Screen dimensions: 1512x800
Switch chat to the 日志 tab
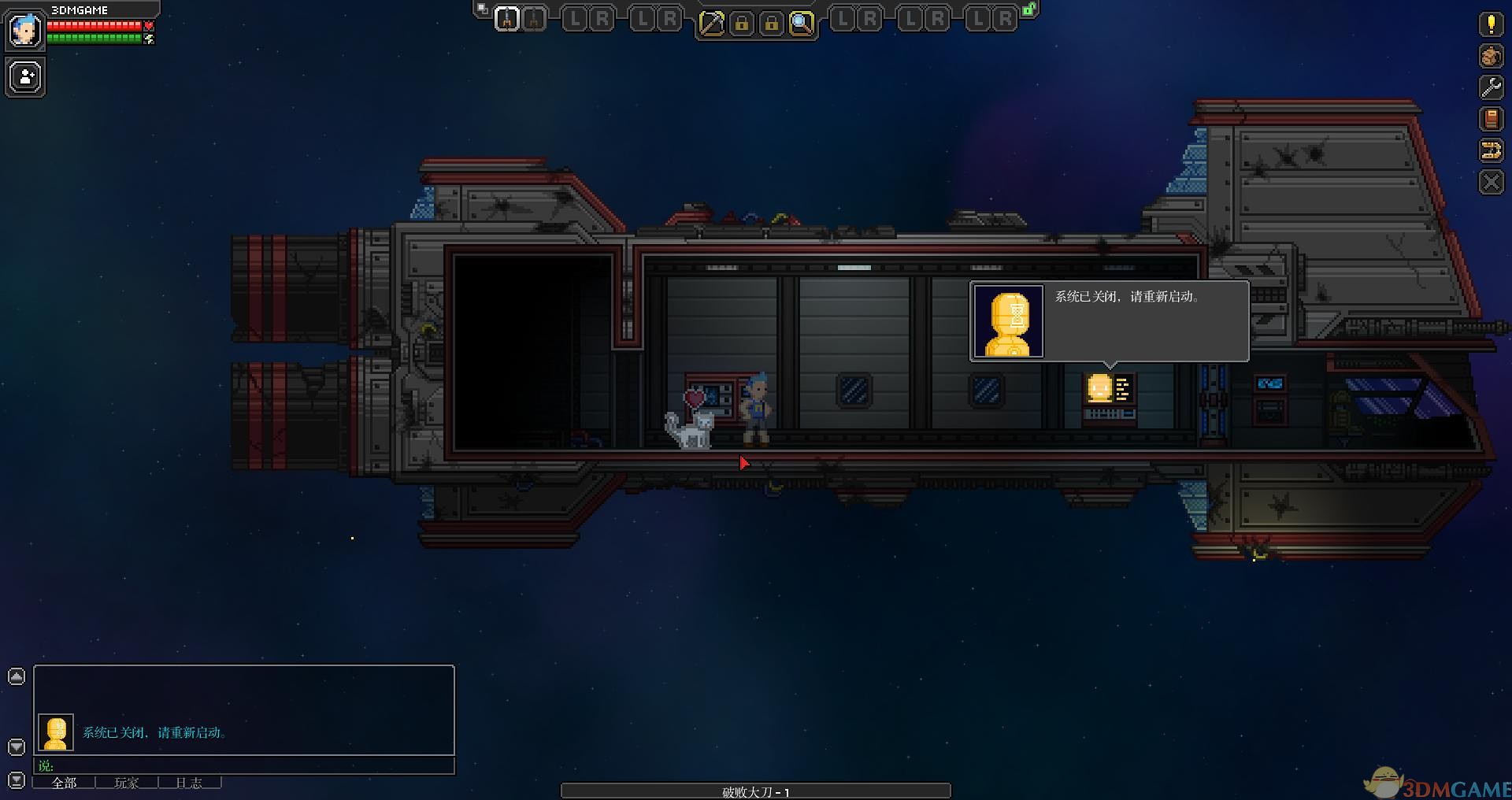[189, 783]
